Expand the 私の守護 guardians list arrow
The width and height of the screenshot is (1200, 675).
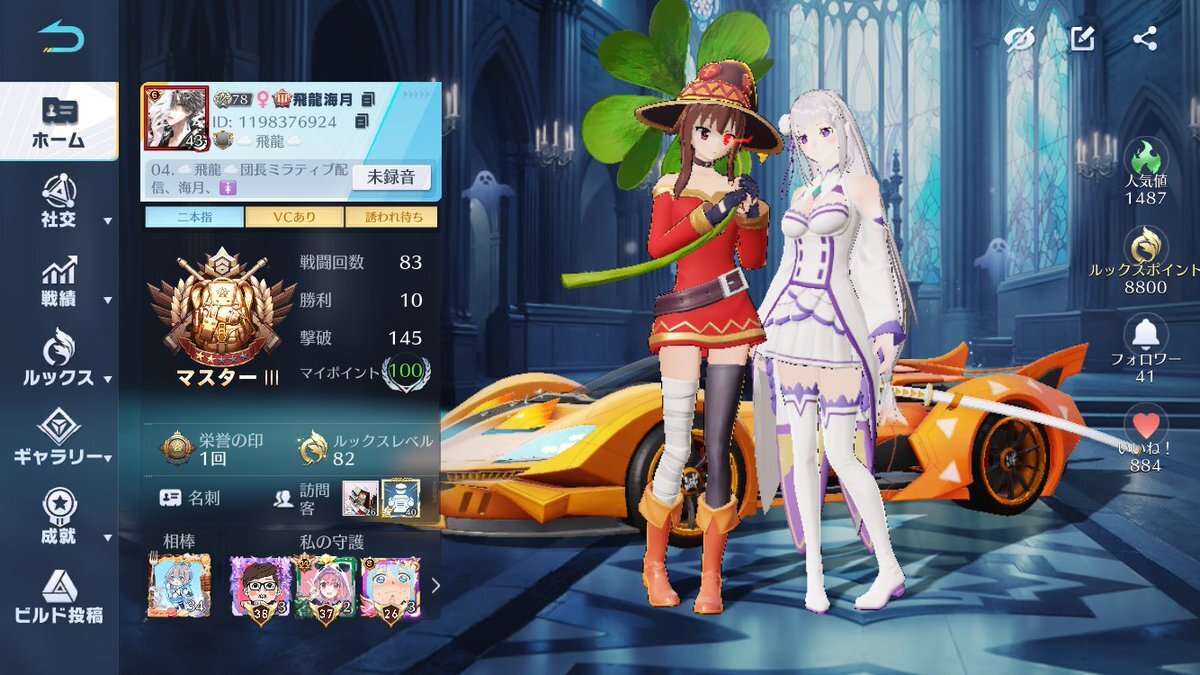[x=435, y=586]
